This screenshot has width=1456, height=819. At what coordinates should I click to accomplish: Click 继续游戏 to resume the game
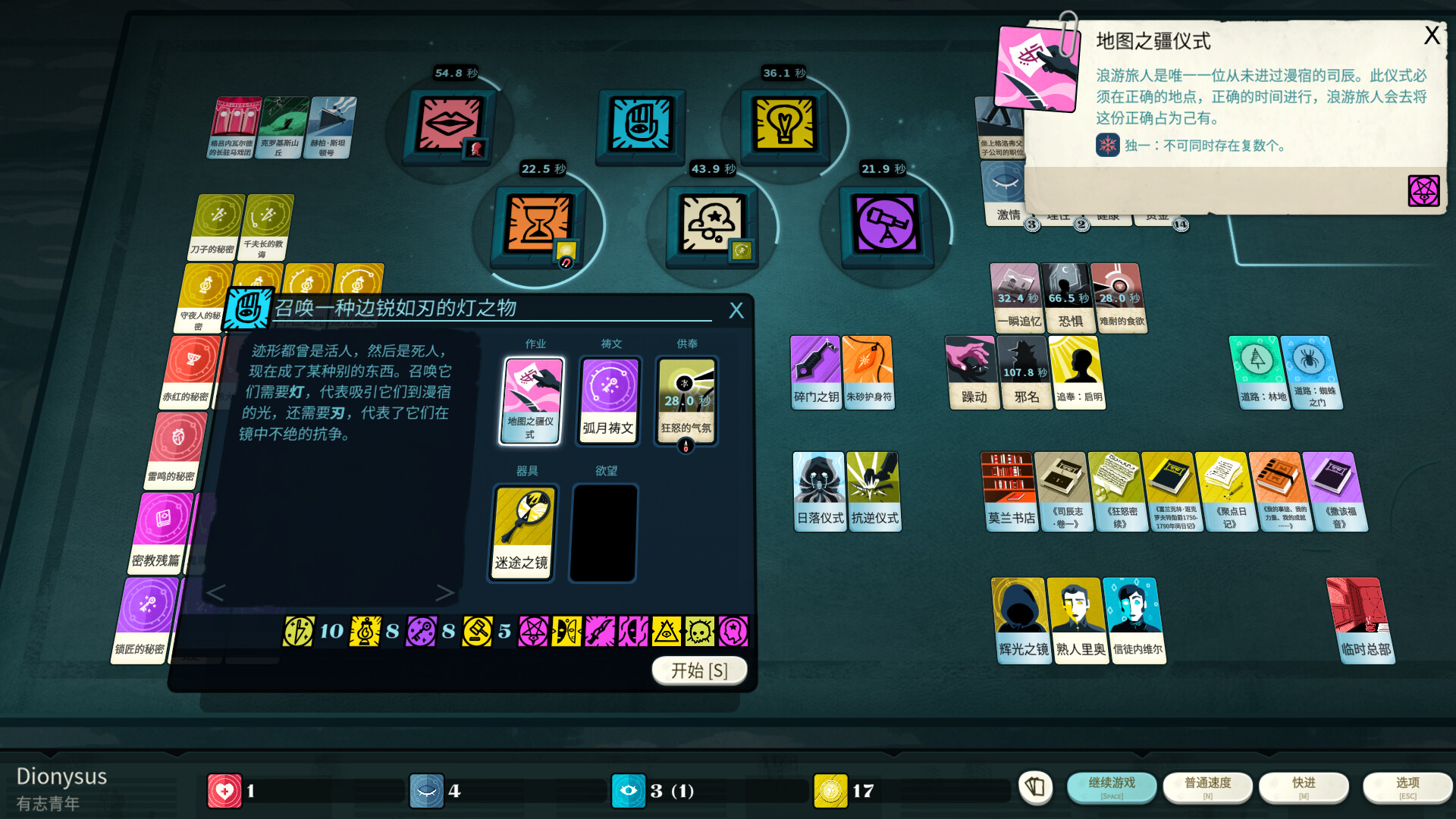pos(1112,787)
